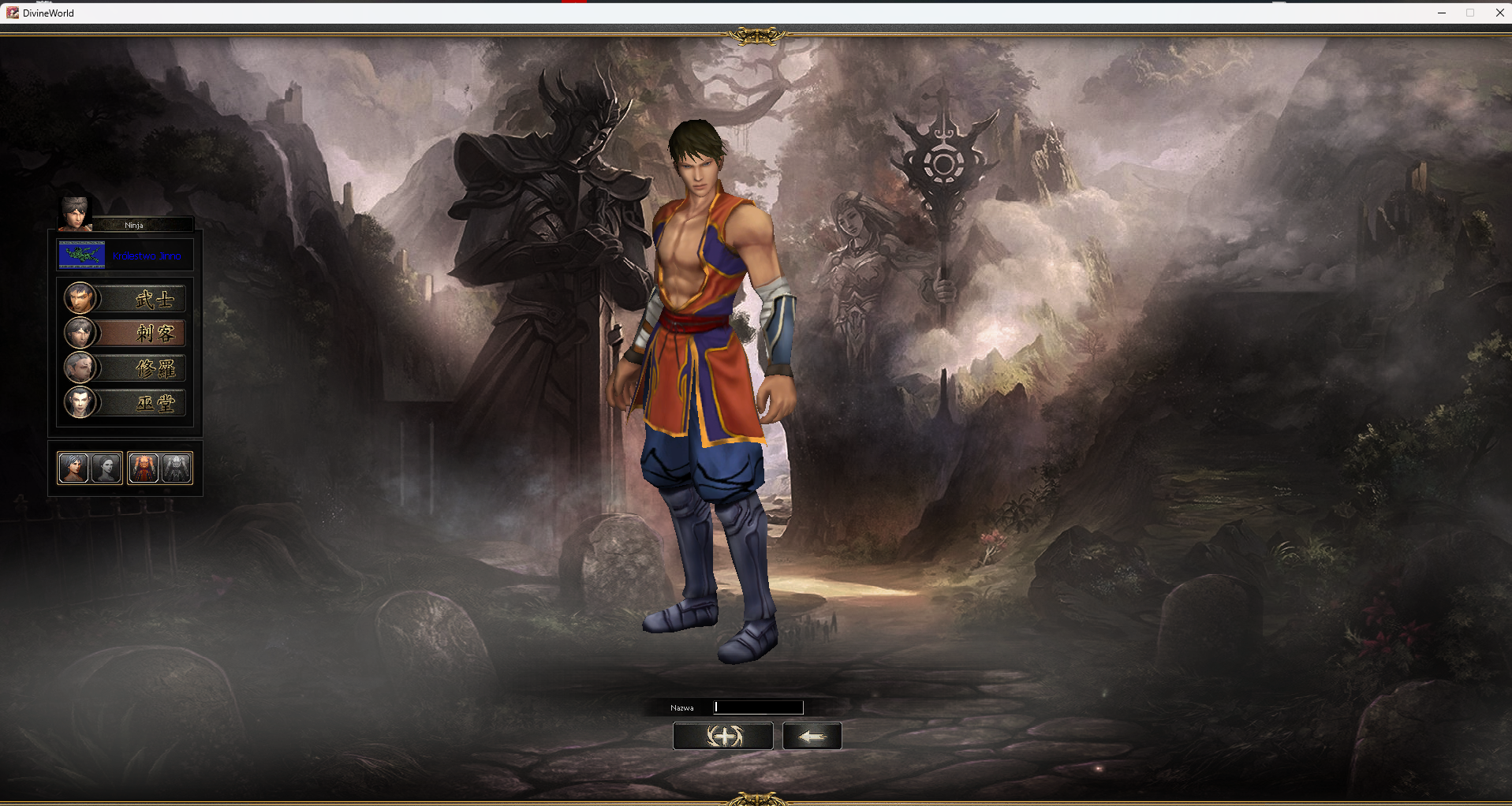Pick the male character appearance thumbnail
Image resolution: width=1512 pixels, height=806 pixels.
(73, 468)
